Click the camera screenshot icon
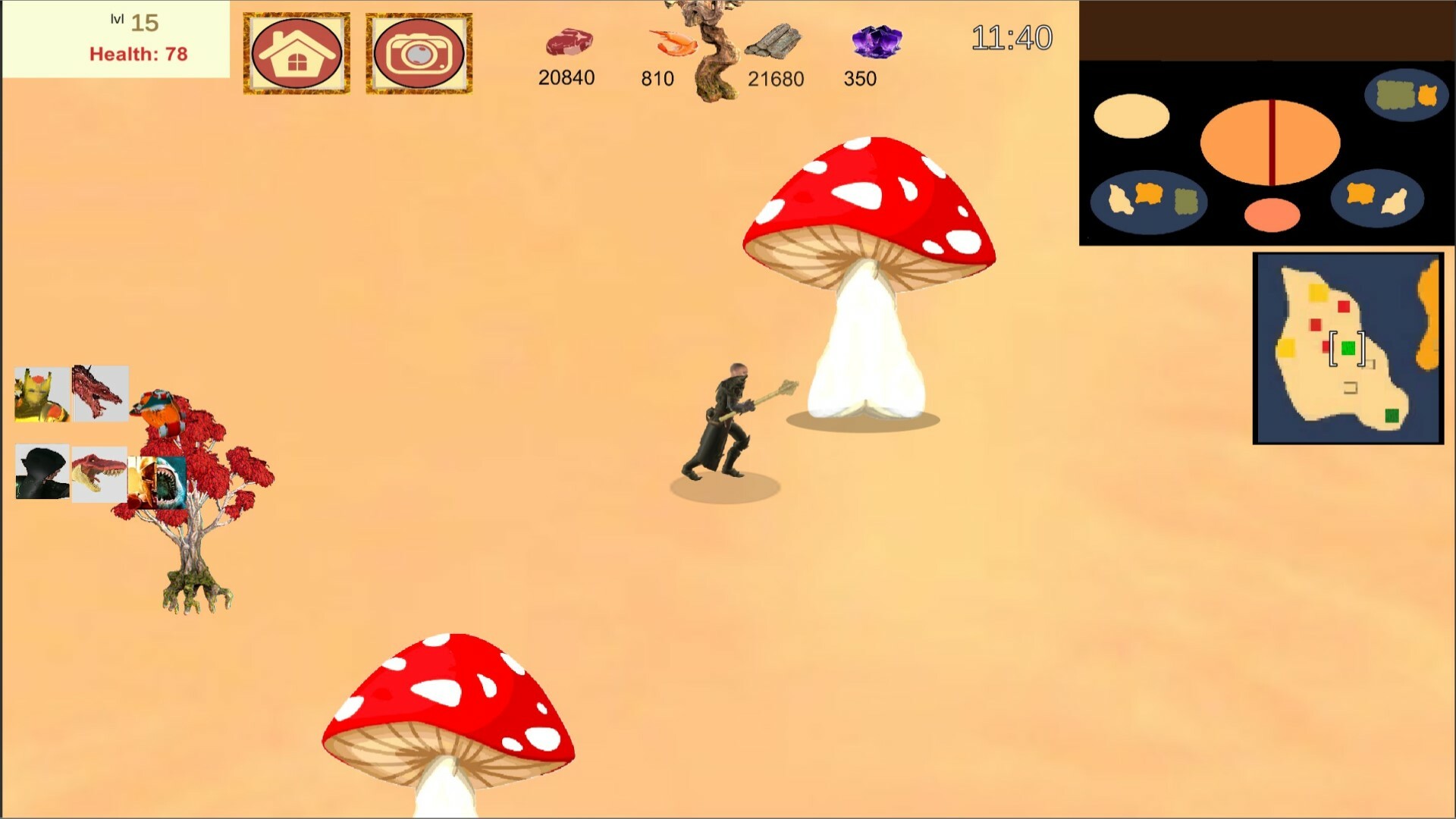 pyautogui.click(x=419, y=52)
